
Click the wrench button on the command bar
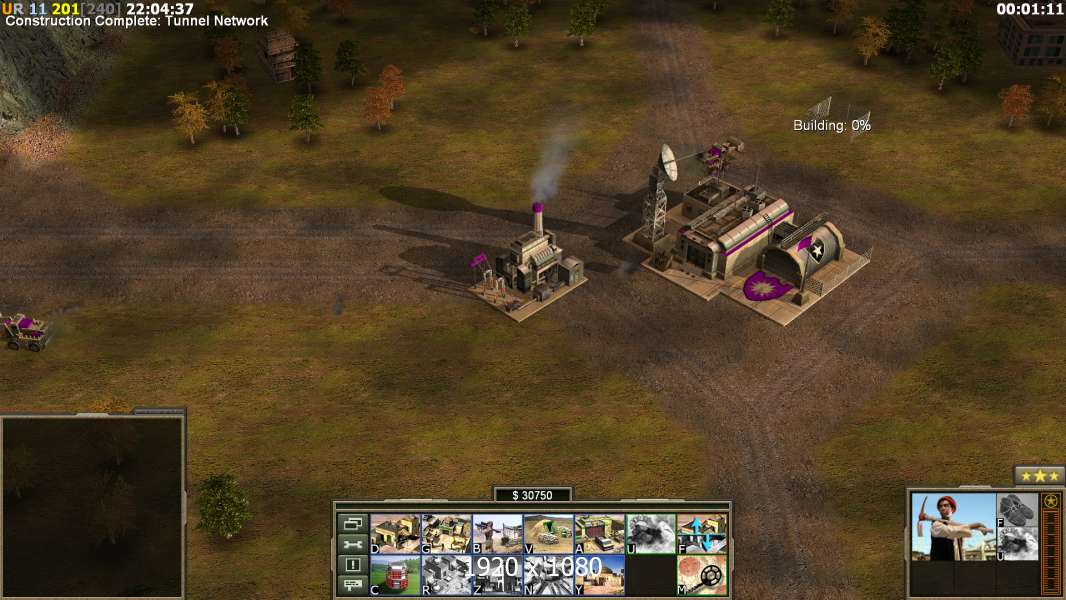(x=352, y=544)
